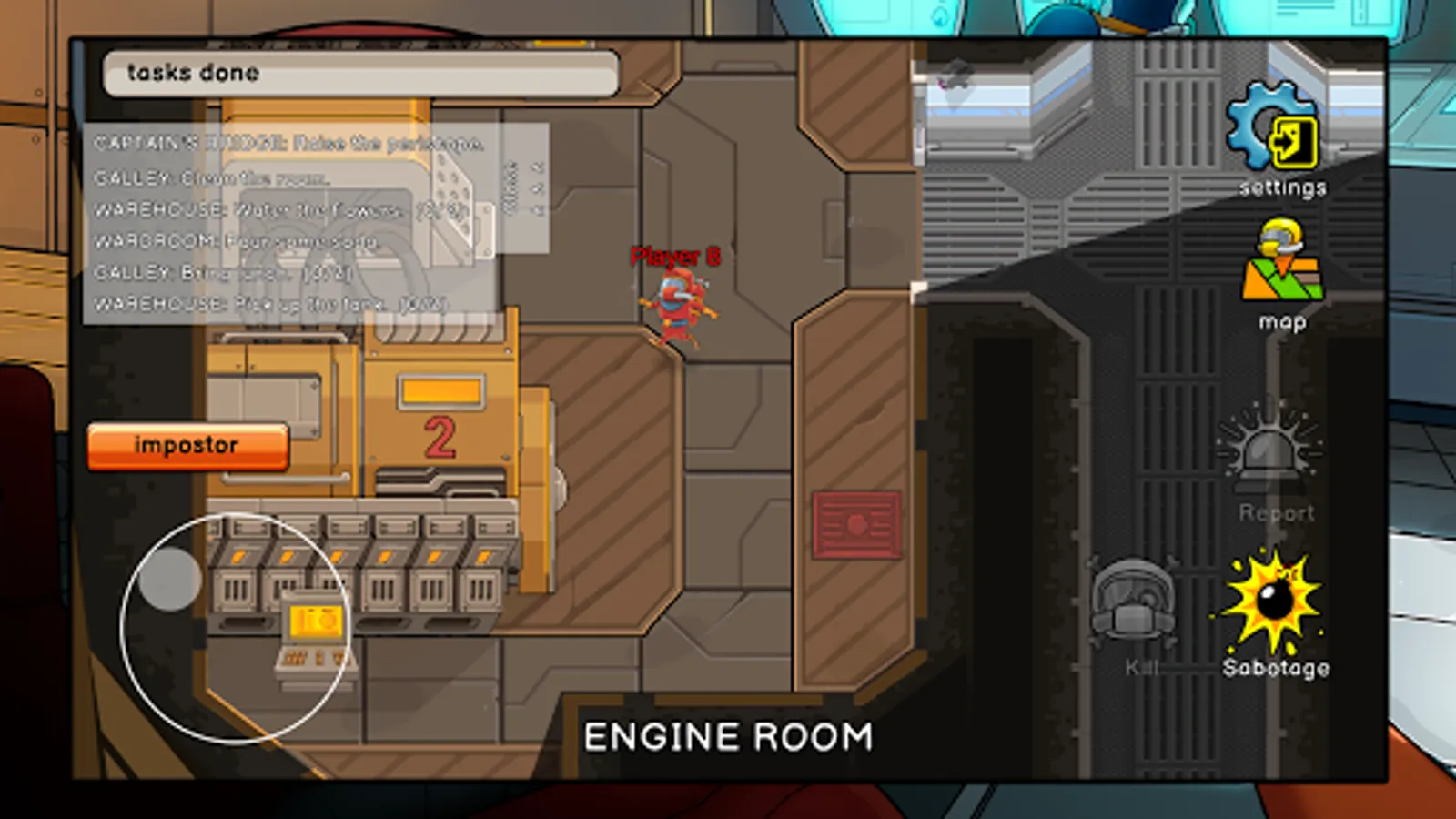
Task: Click the red vent grate on the wall
Action: point(858,523)
